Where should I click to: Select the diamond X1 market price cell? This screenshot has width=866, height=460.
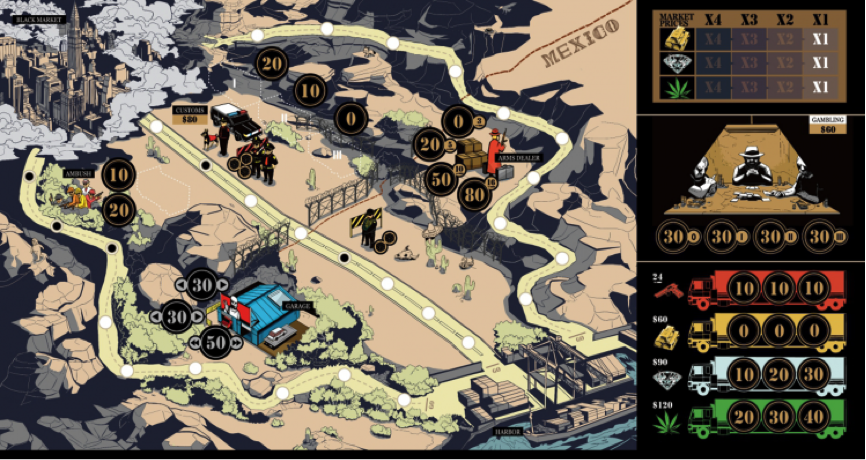821,63
